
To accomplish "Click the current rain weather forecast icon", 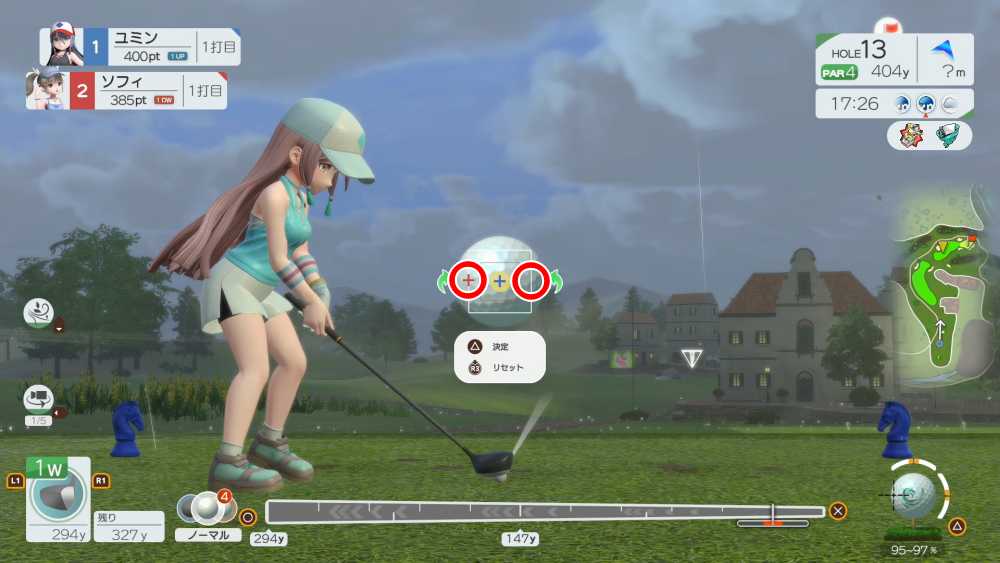I will point(926,103).
